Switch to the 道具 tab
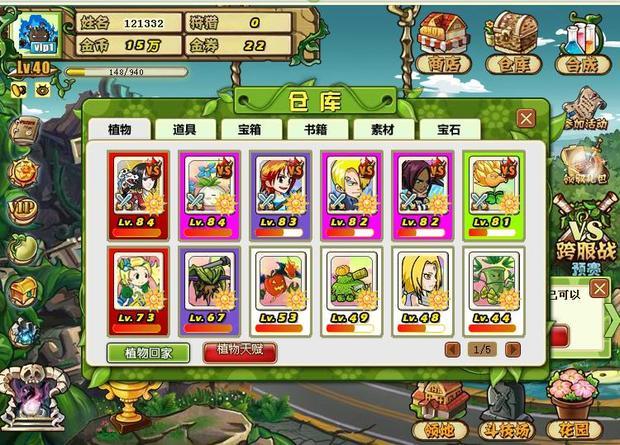Viewport: 620px width, 445px height. point(184,129)
